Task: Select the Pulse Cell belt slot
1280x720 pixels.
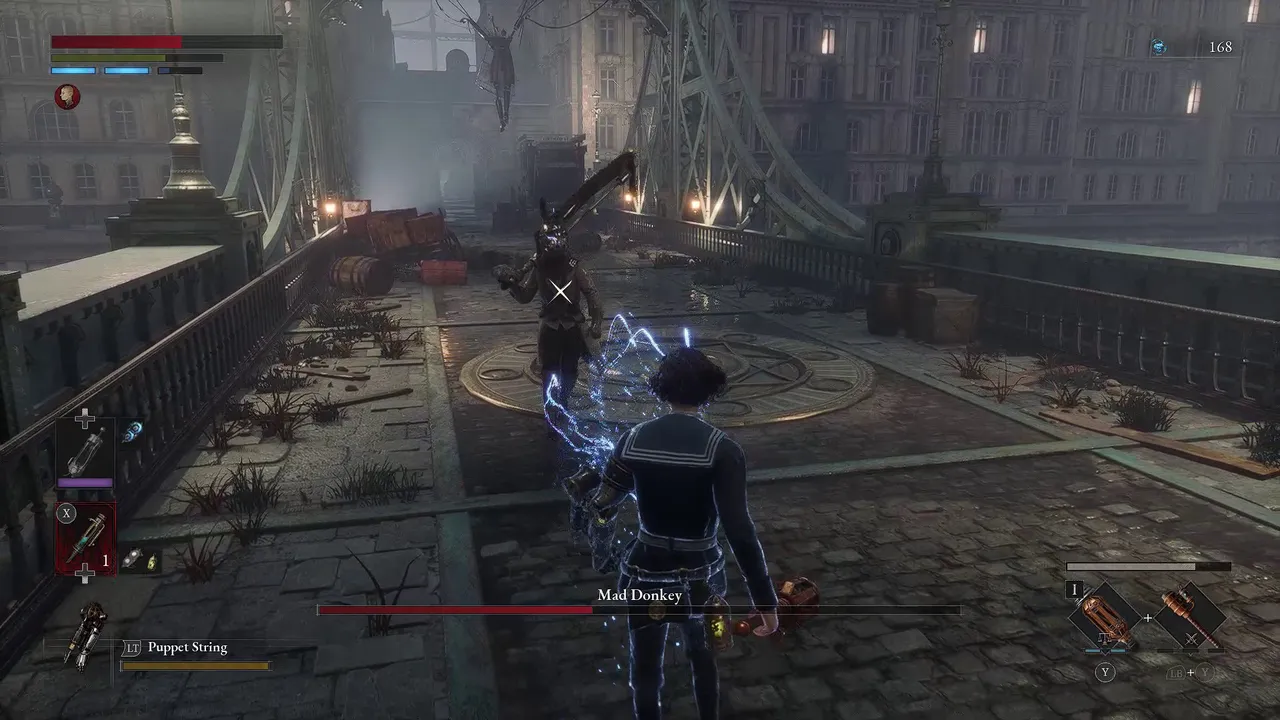Action: tap(85, 538)
